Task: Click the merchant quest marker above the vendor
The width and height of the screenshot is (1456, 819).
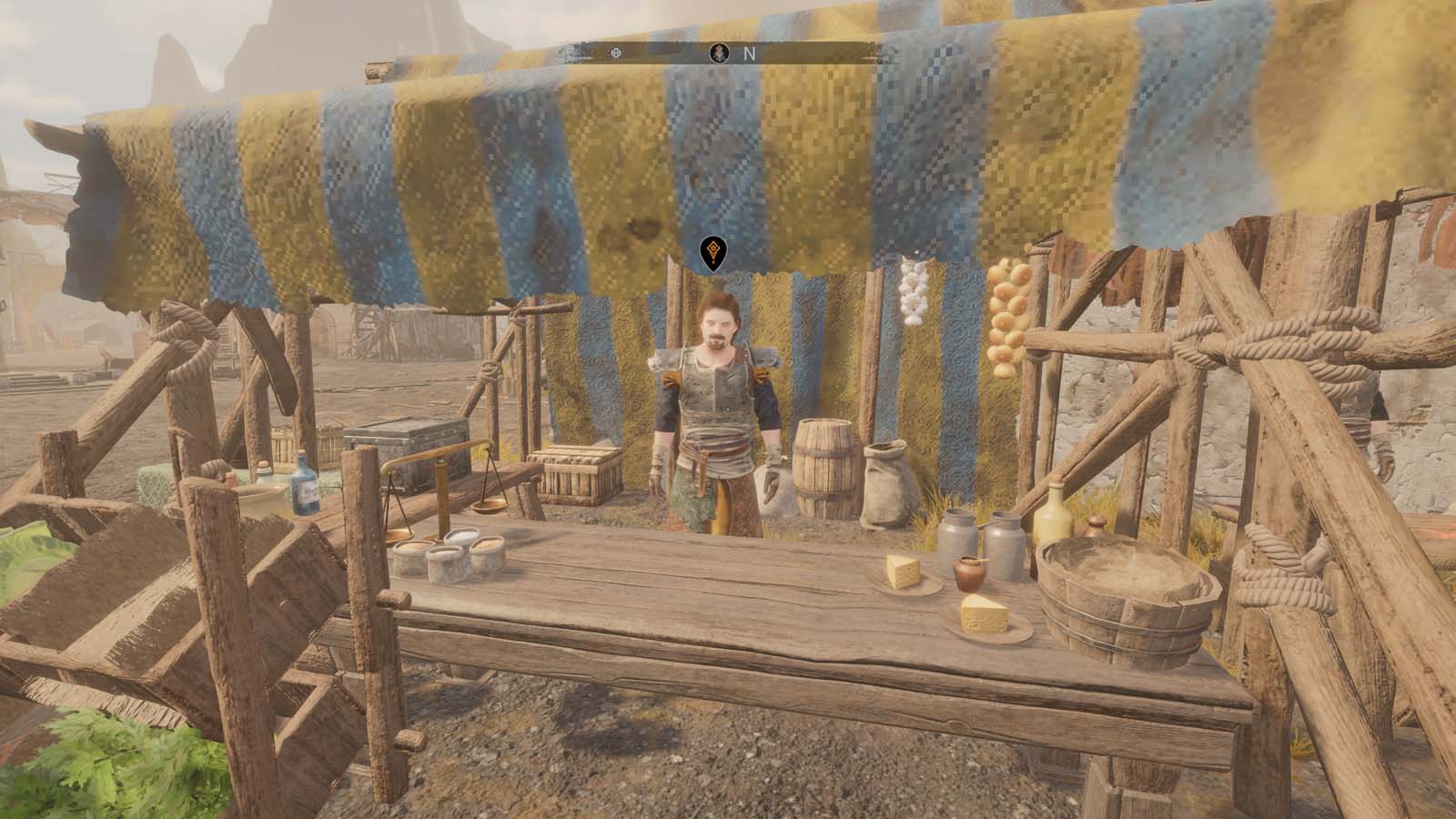Action: tap(713, 257)
